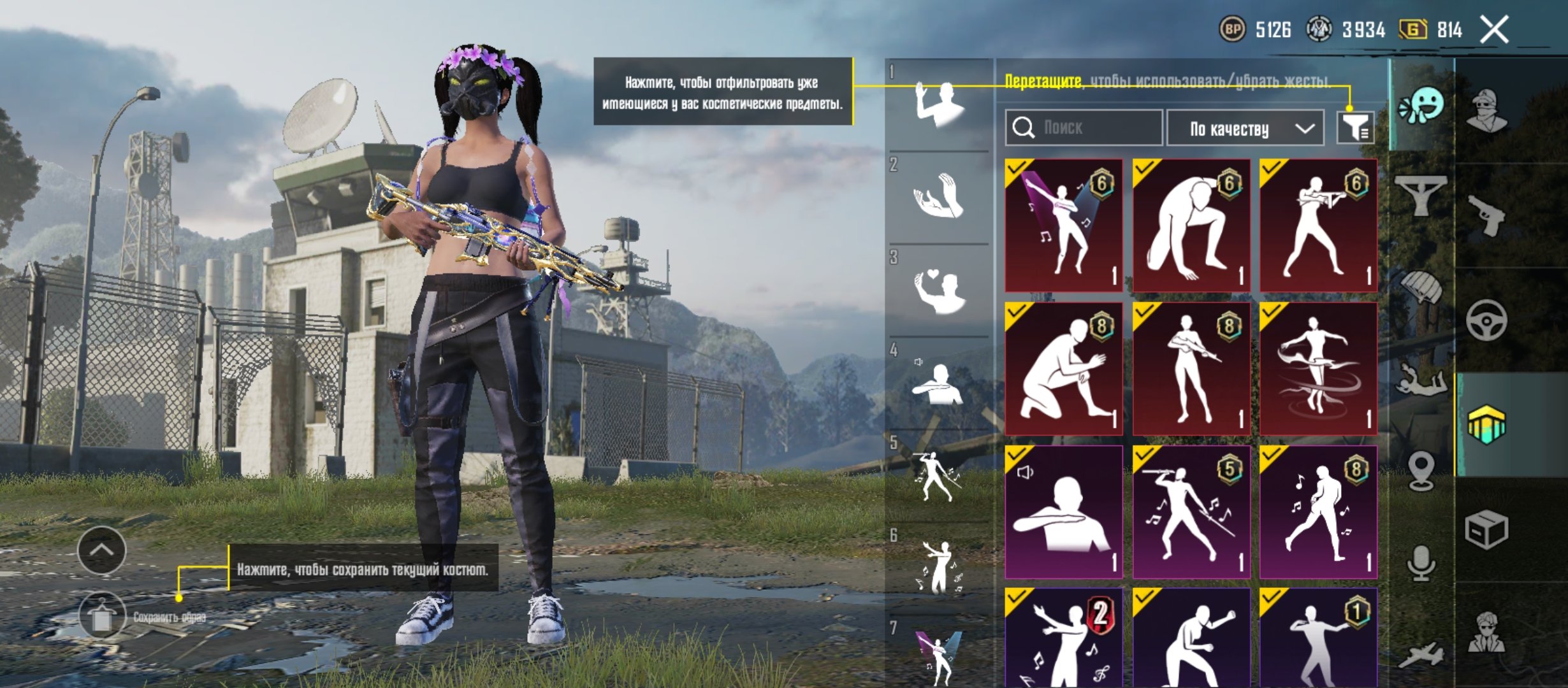The height and width of the screenshot is (688, 1568).
Task: Open the crate box category
Action: (x=1486, y=529)
